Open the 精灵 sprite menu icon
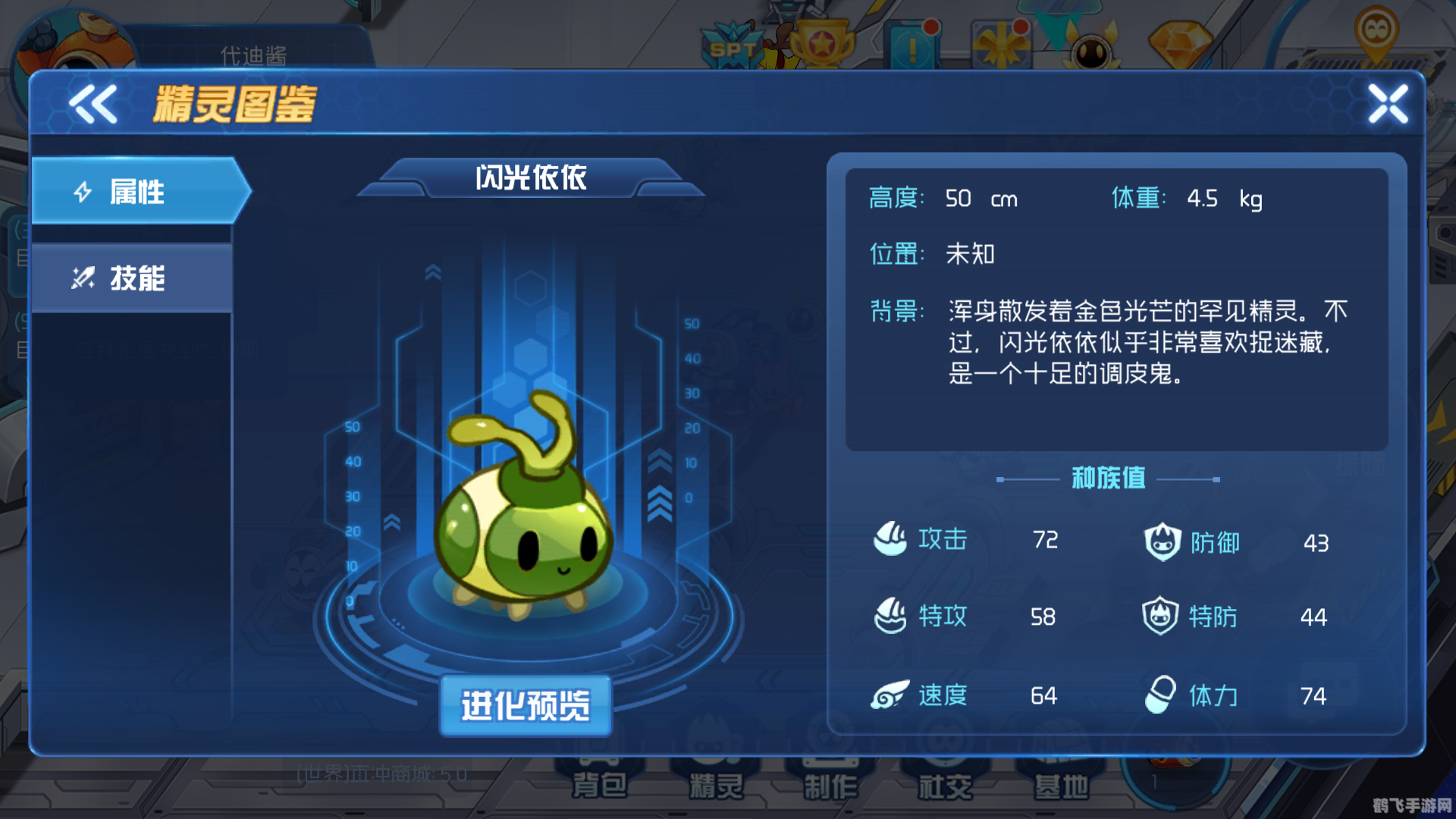Screen dimensions: 1456x819 click(x=716, y=781)
